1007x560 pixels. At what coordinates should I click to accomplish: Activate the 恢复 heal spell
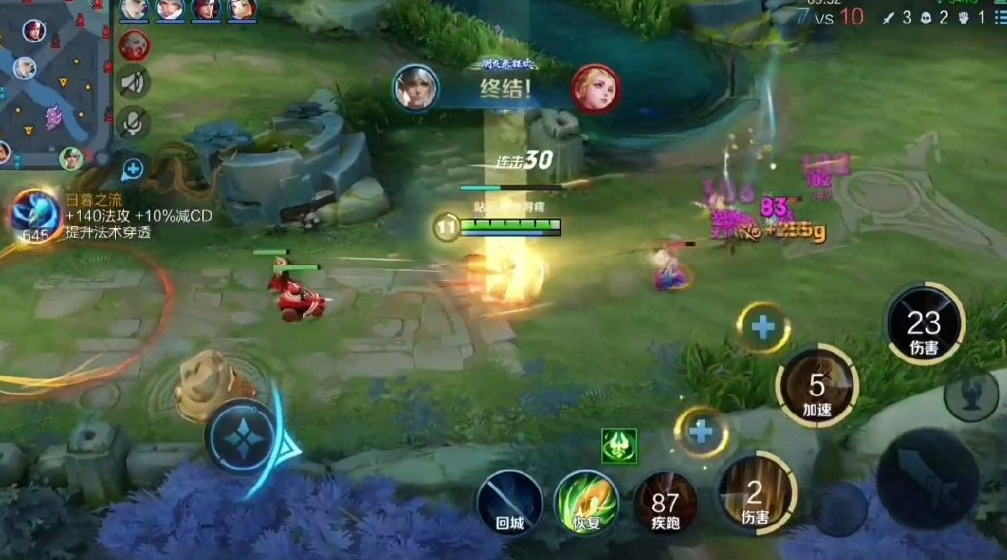[x=586, y=501]
